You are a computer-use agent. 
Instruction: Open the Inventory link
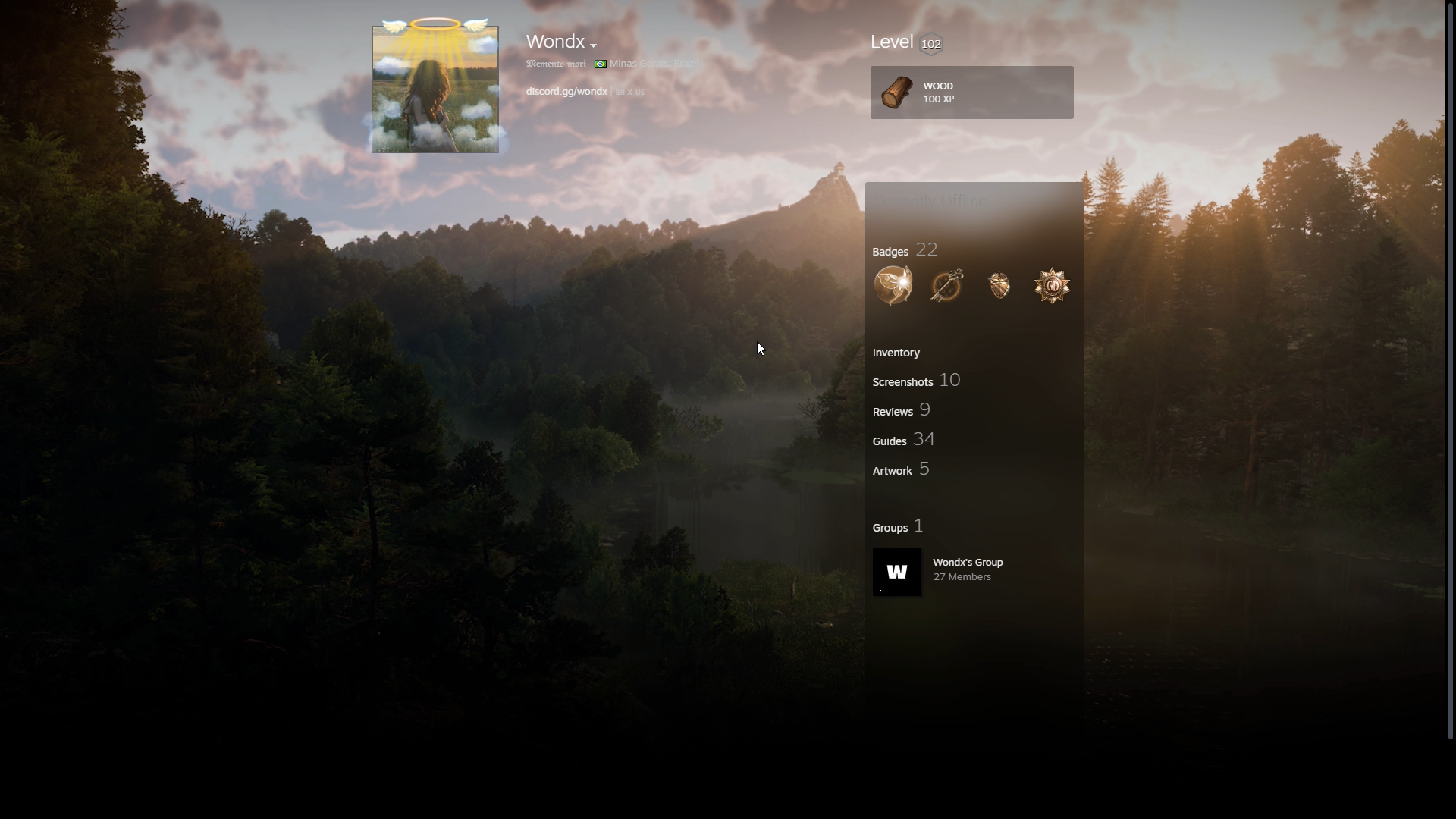[896, 353]
